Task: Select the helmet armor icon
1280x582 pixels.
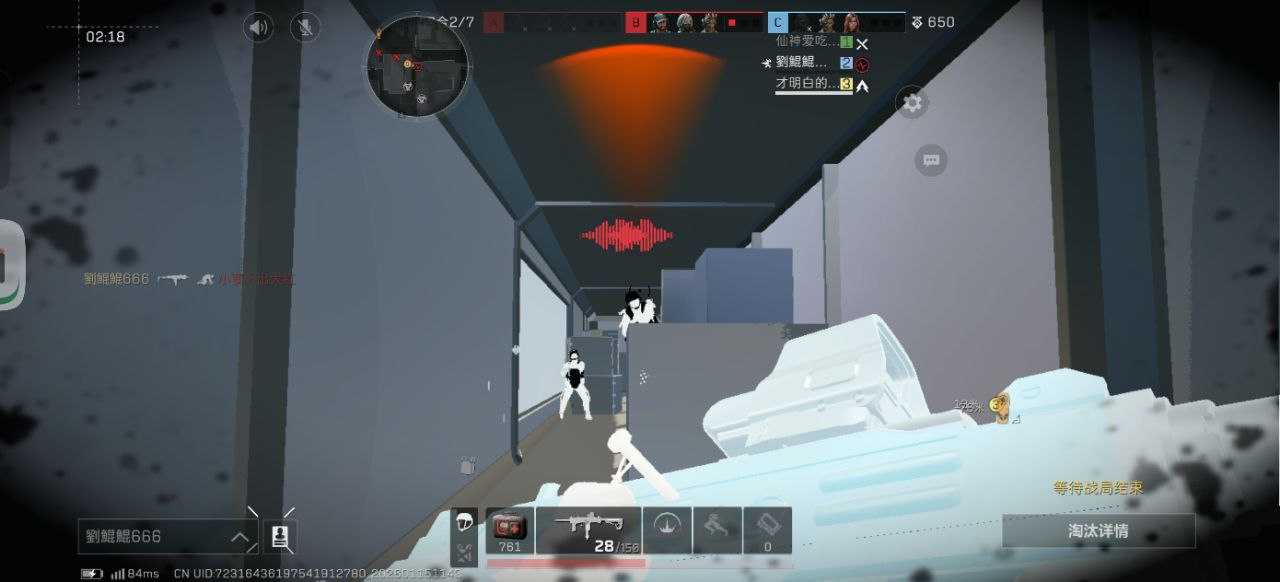Action: pos(464,524)
